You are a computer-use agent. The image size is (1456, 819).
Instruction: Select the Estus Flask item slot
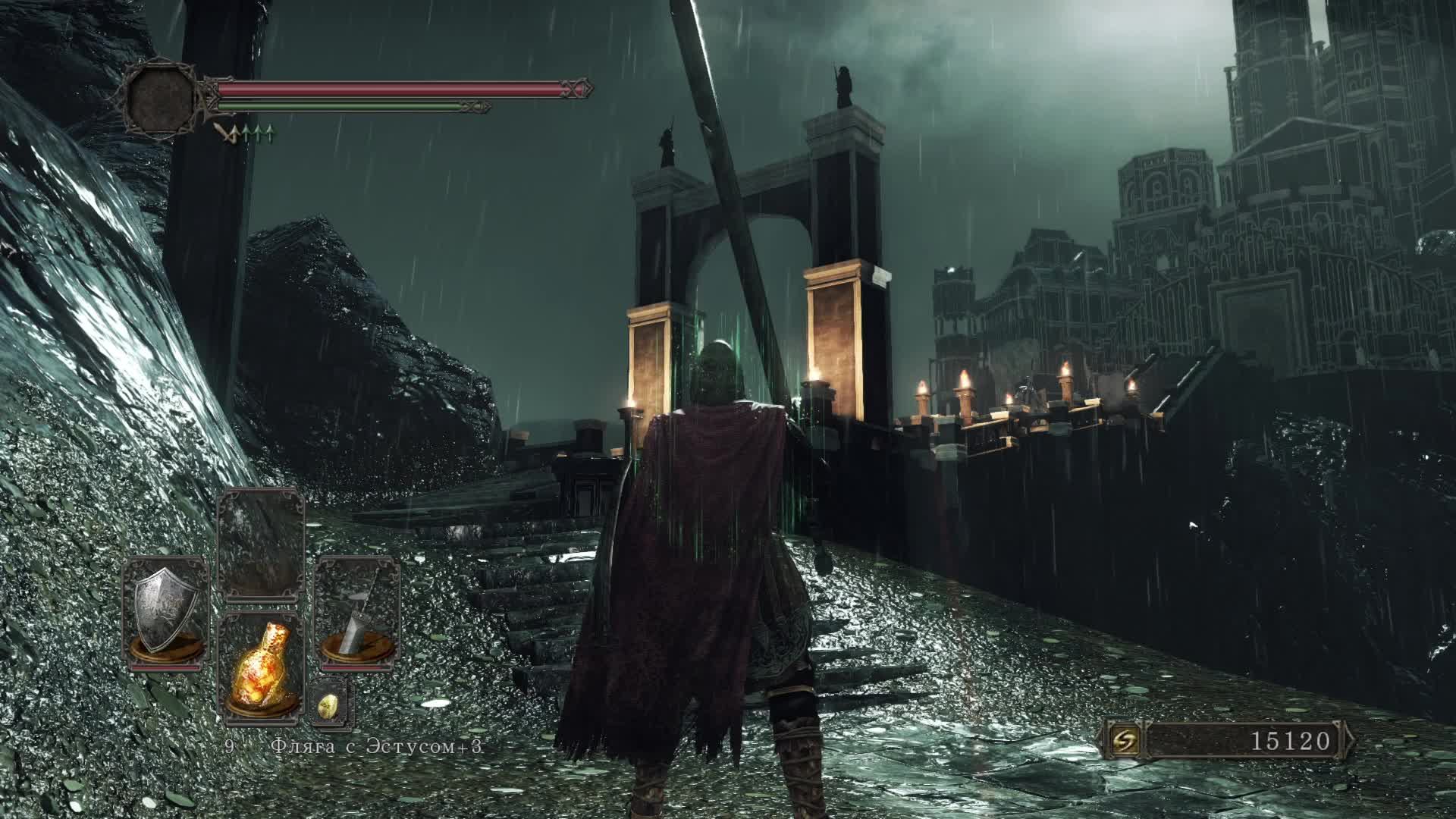point(261,667)
